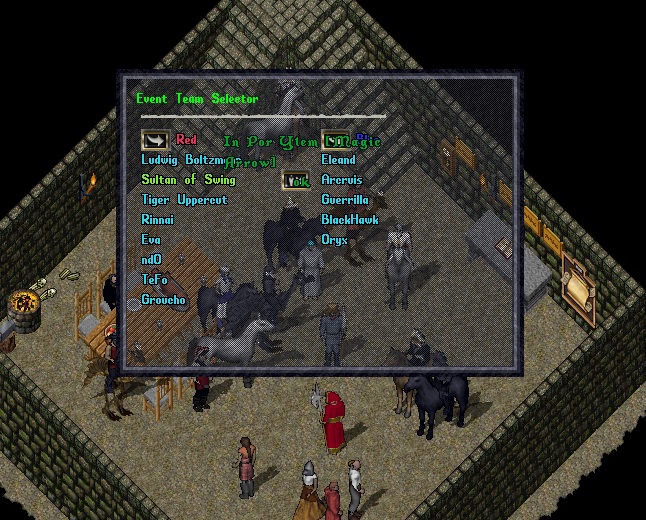Image resolution: width=646 pixels, height=520 pixels.
Task: Join the Red team via arrow button
Action: pos(154,140)
